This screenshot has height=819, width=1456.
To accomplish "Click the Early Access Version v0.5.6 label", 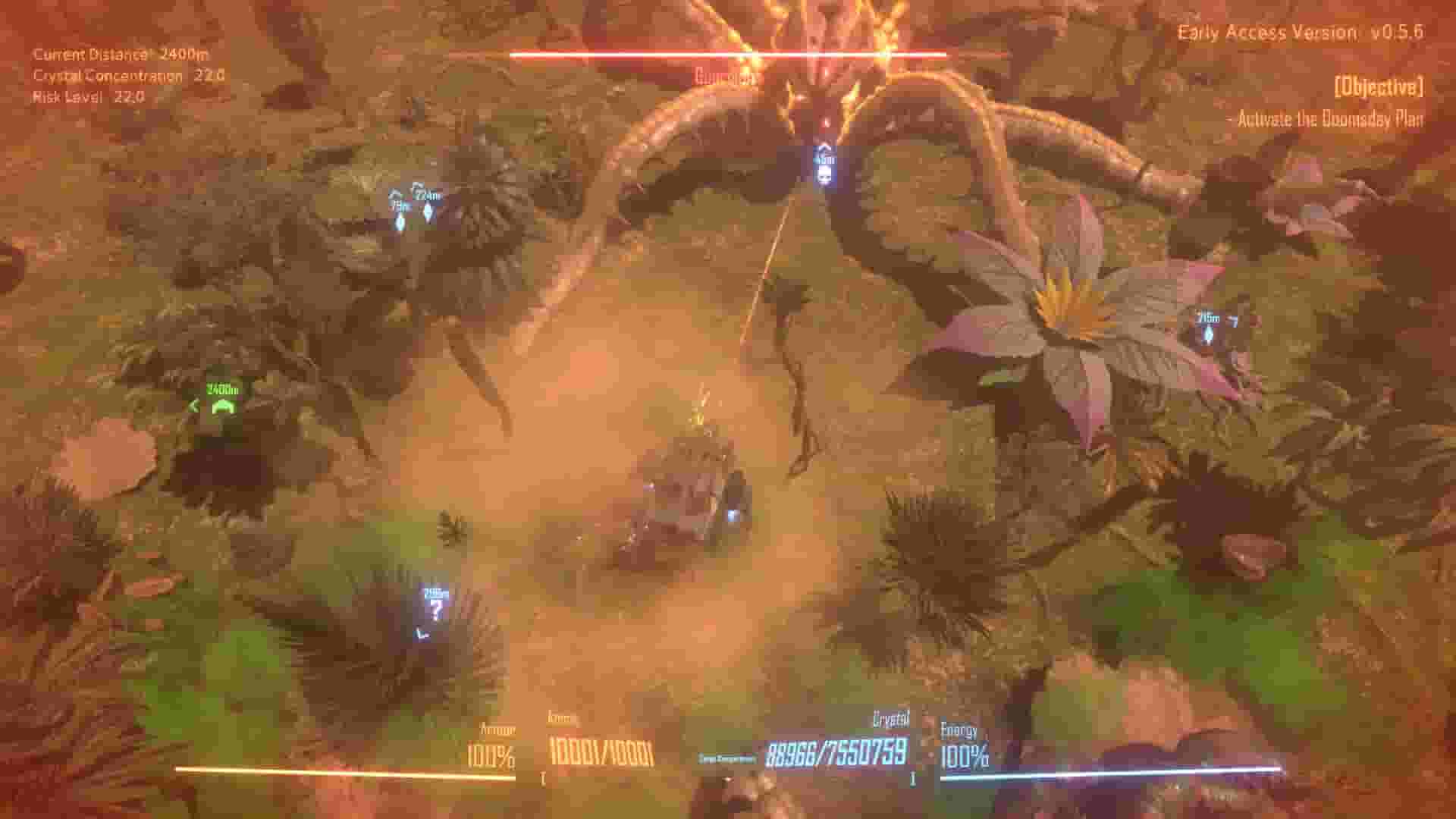I will click(x=1301, y=32).
